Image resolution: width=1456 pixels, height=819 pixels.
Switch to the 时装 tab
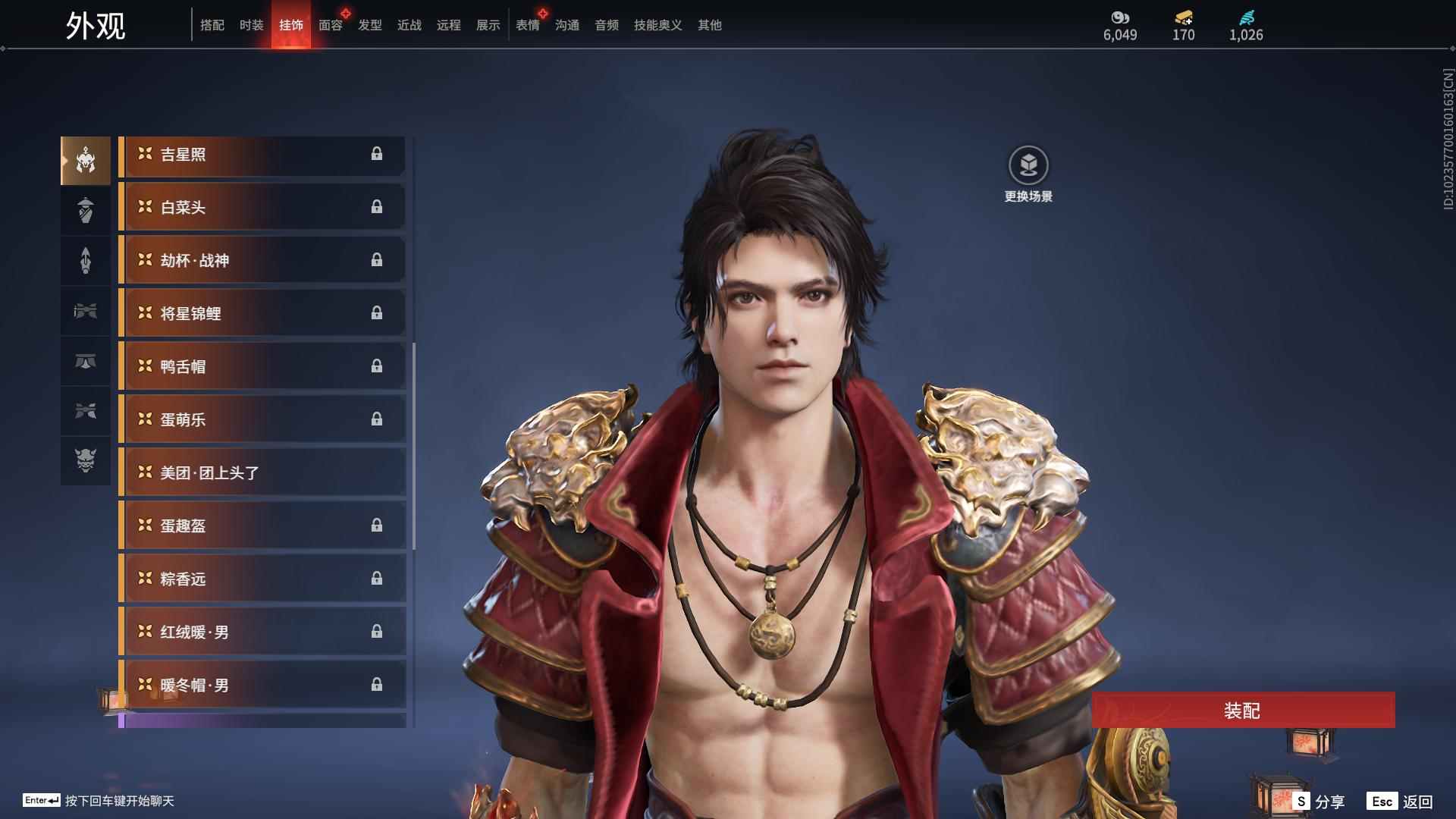pyautogui.click(x=251, y=25)
